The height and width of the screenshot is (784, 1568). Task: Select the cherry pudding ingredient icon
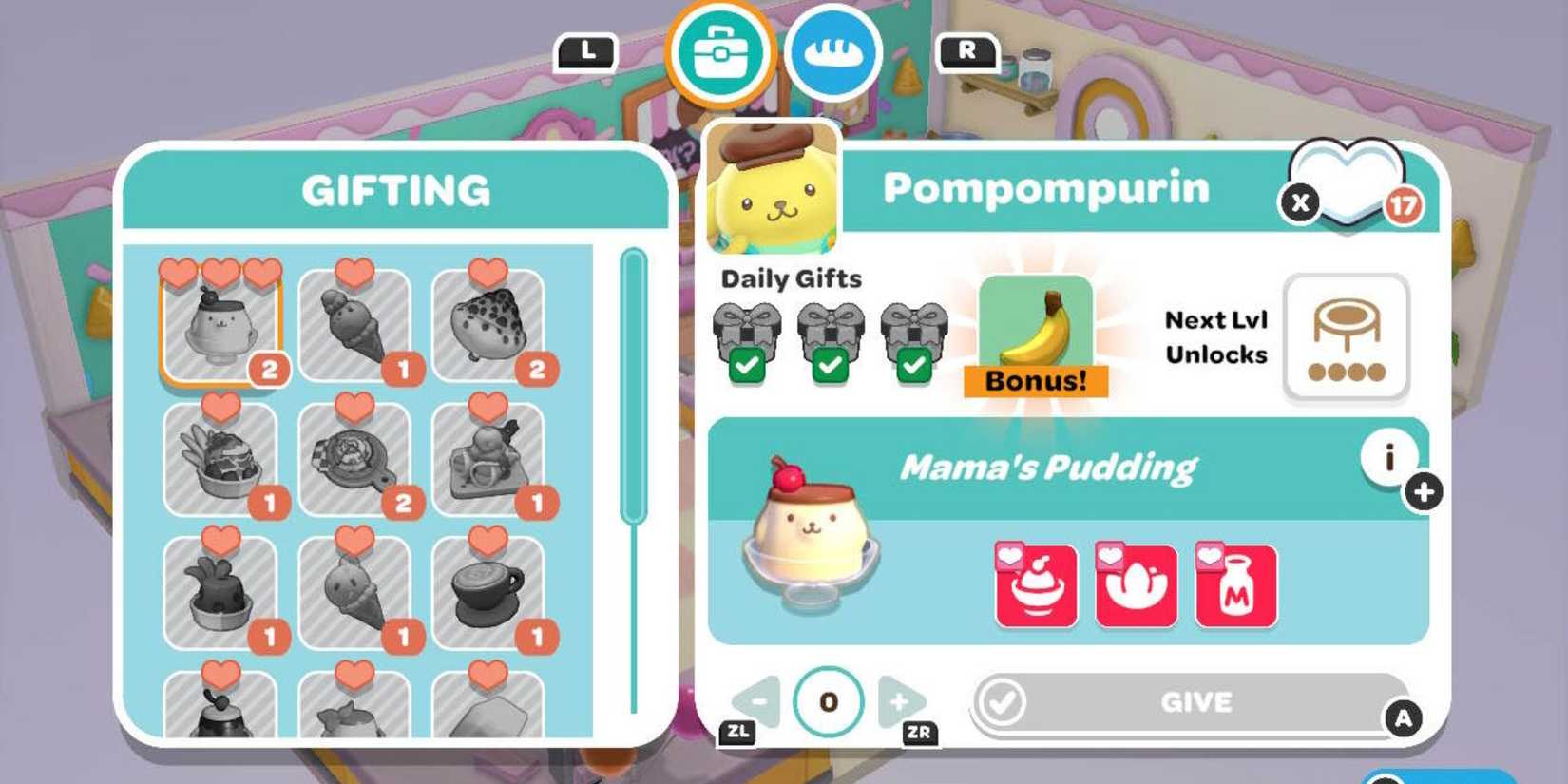1035,583
